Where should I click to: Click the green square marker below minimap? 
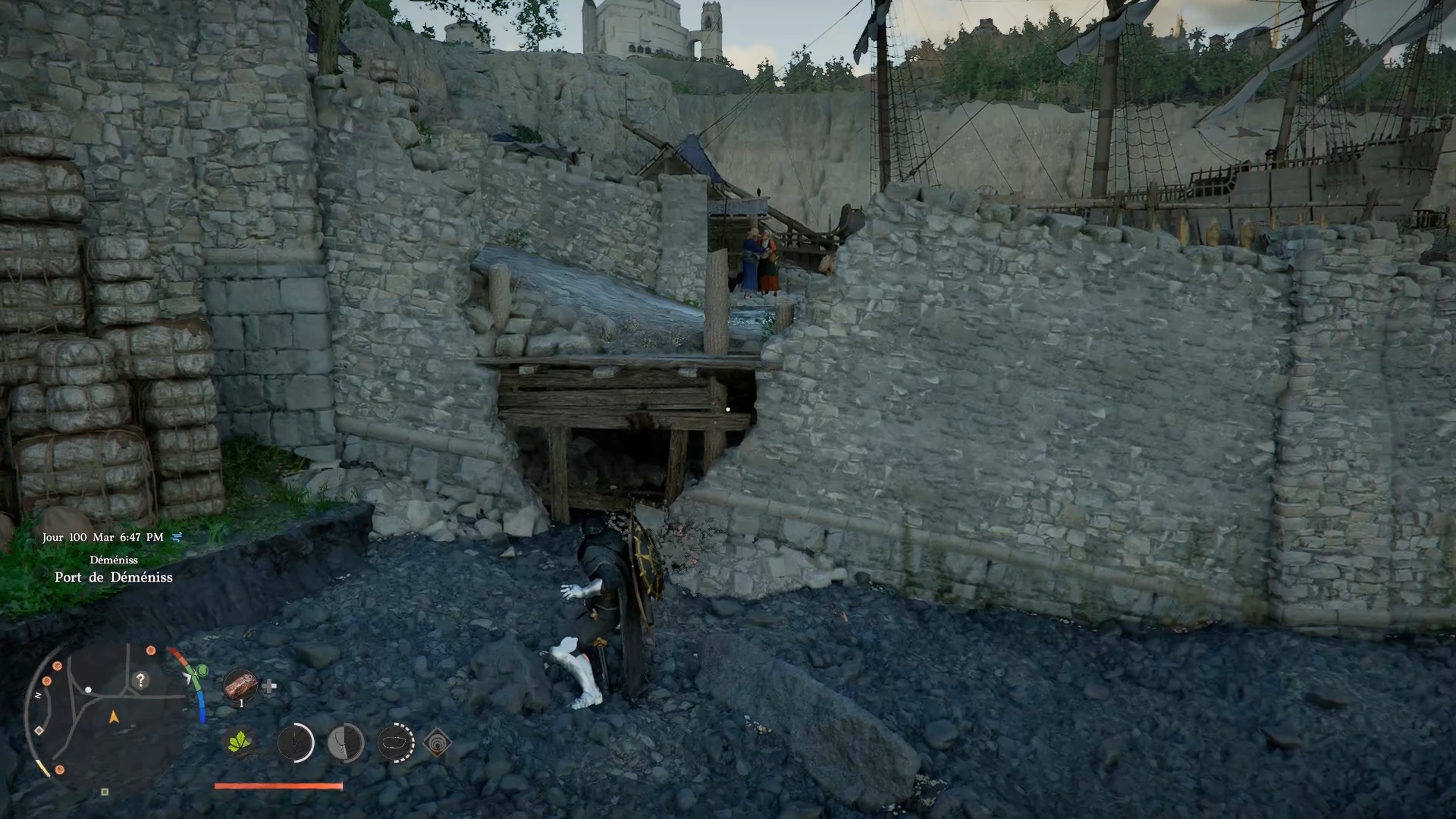tap(105, 792)
